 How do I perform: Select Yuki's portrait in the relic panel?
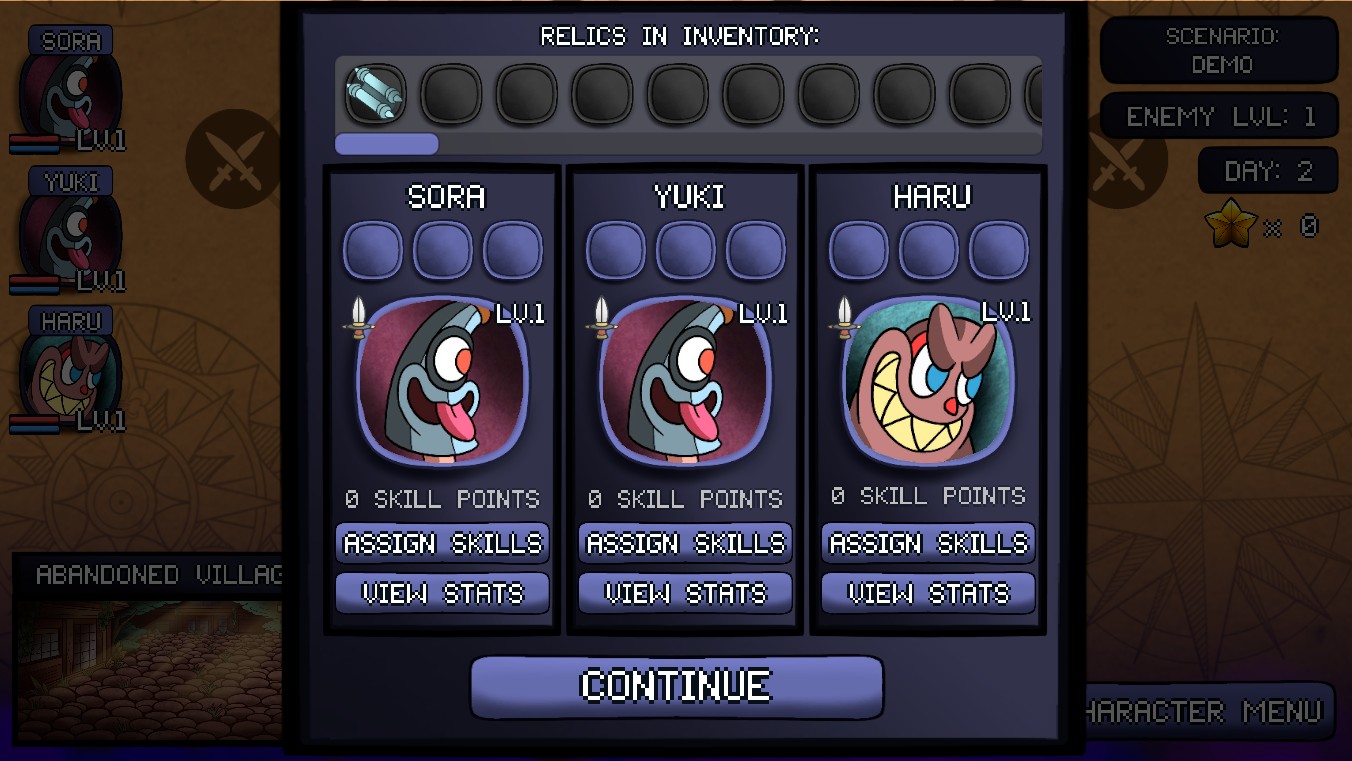pyautogui.click(x=686, y=382)
